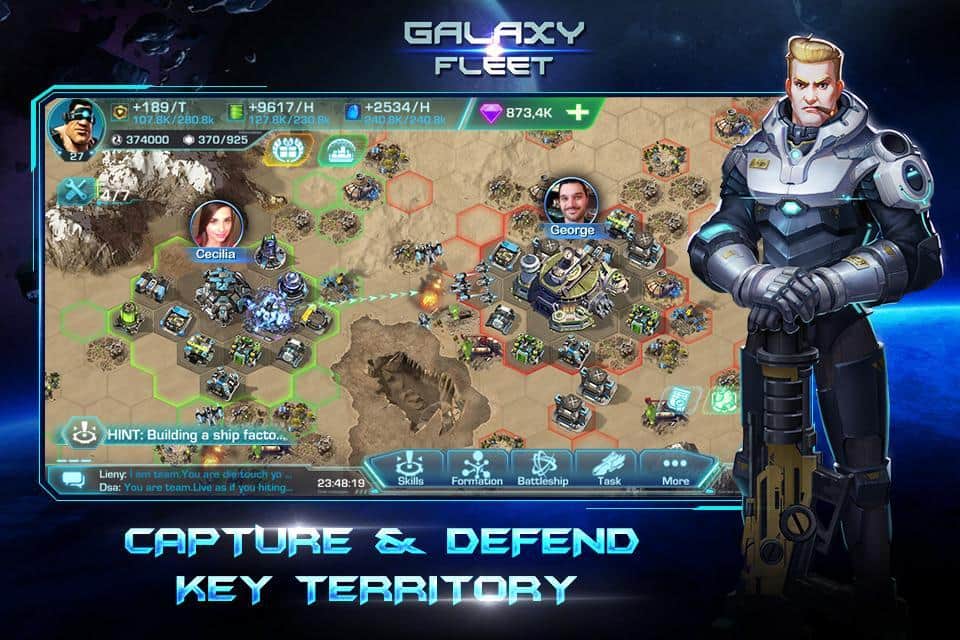The height and width of the screenshot is (640, 960).
Task: Open the gift box rewards icon
Action: coord(282,151)
